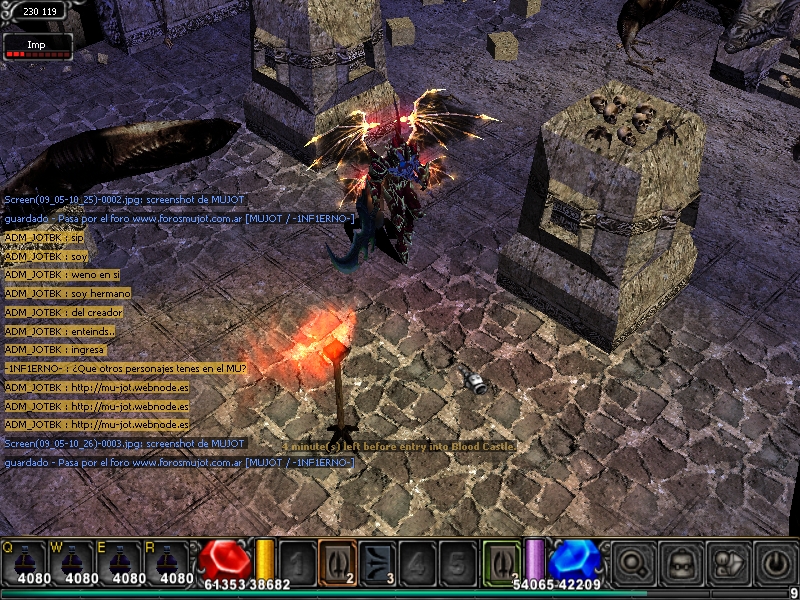
Task: Select the skill in hotkey slot 3
Action: pos(376,561)
